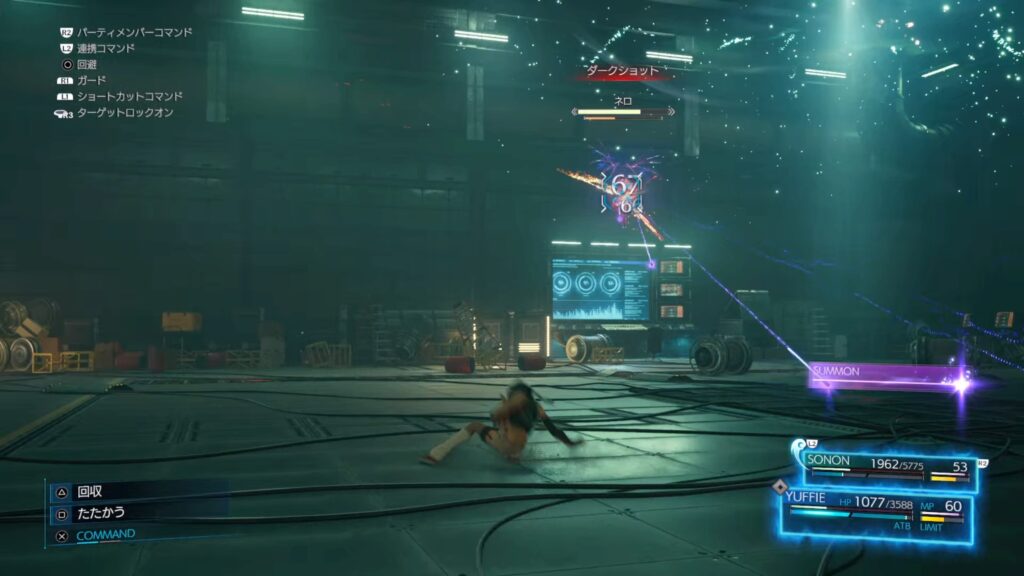Activate the purple SUMMON gauge
This screenshot has height=576, width=1024.
pyautogui.click(x=880, y=376)
